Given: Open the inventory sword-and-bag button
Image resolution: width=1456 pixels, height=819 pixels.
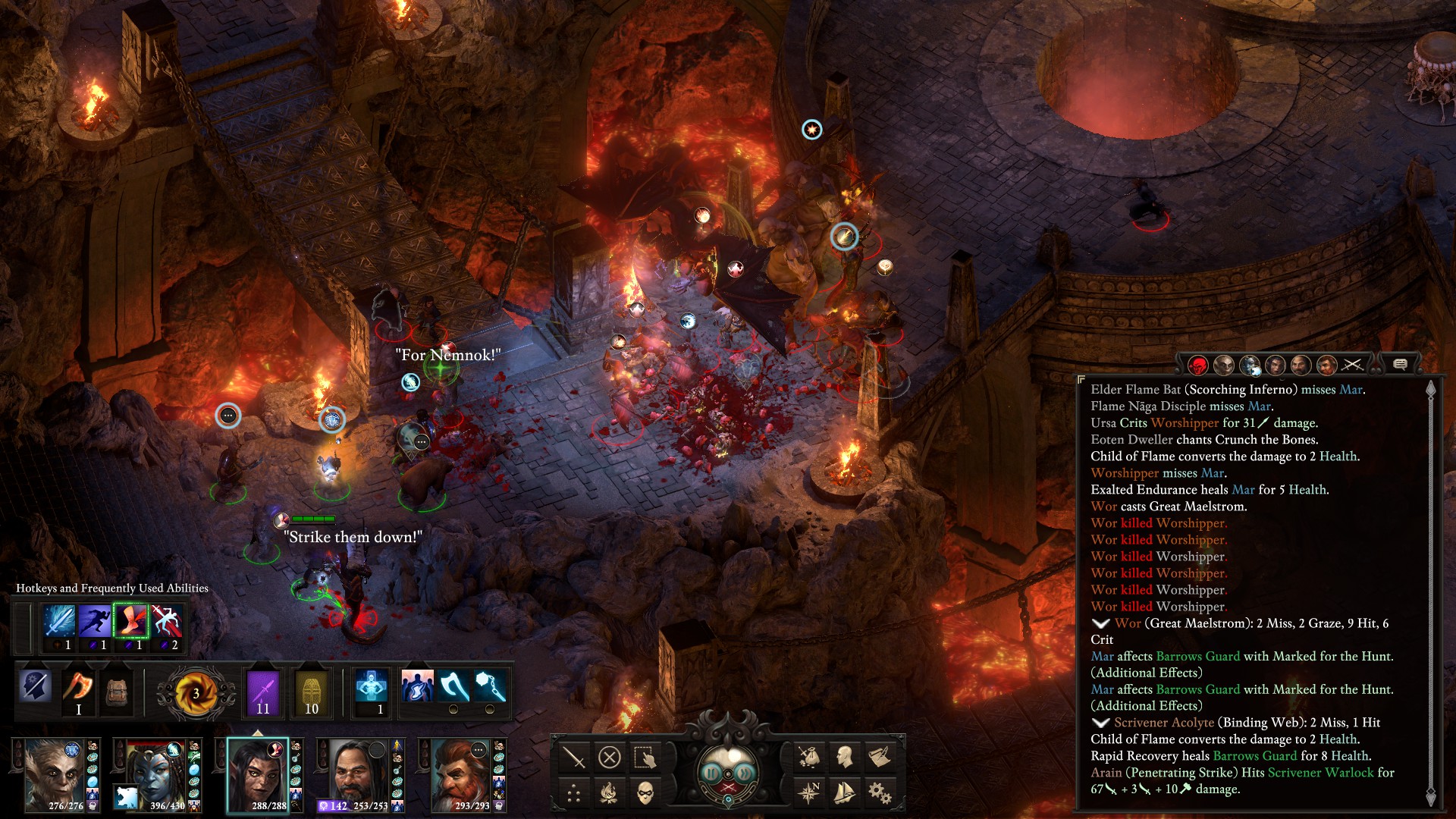Looking at the screenshot, I should pyautogui.click(x=808, y=756).
